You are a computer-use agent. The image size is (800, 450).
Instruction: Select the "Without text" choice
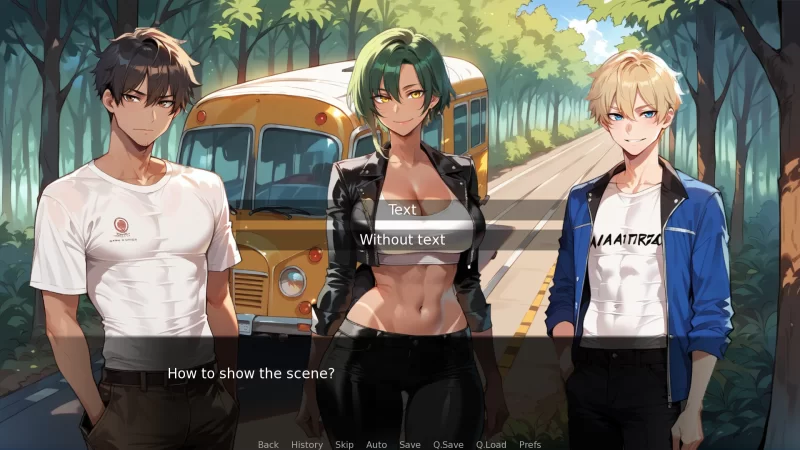click(x=402, y=240)
